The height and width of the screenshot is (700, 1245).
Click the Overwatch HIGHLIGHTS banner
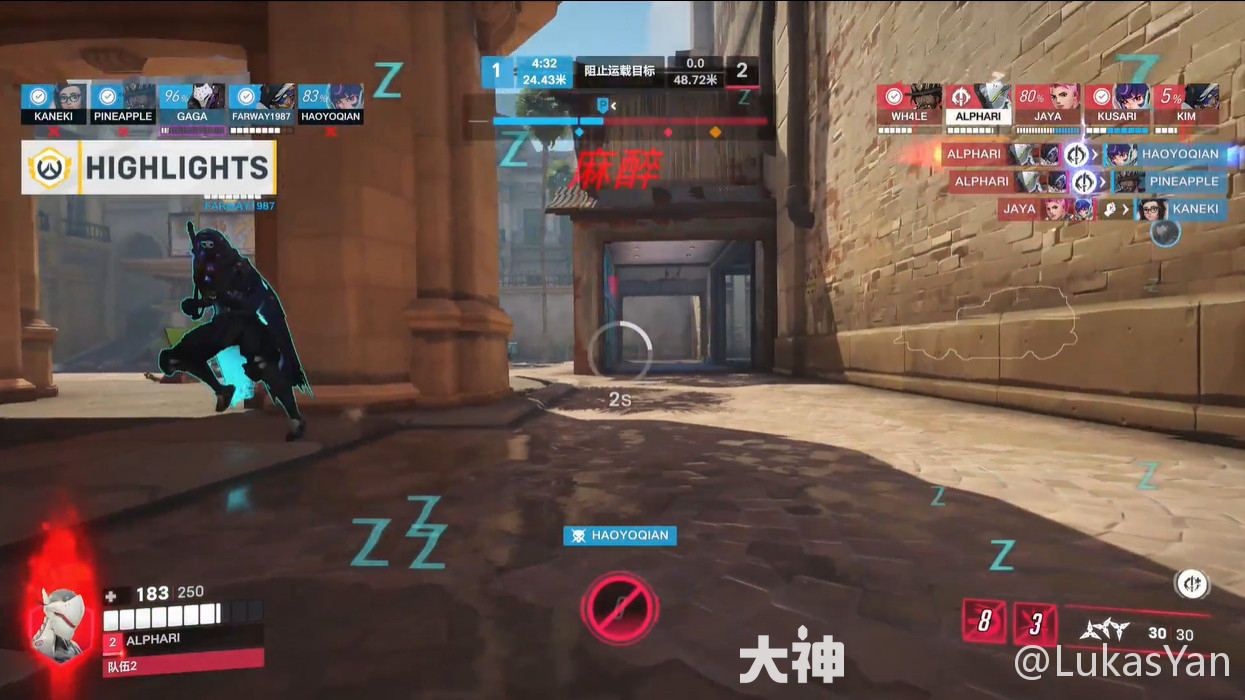[x=148, y=168]
